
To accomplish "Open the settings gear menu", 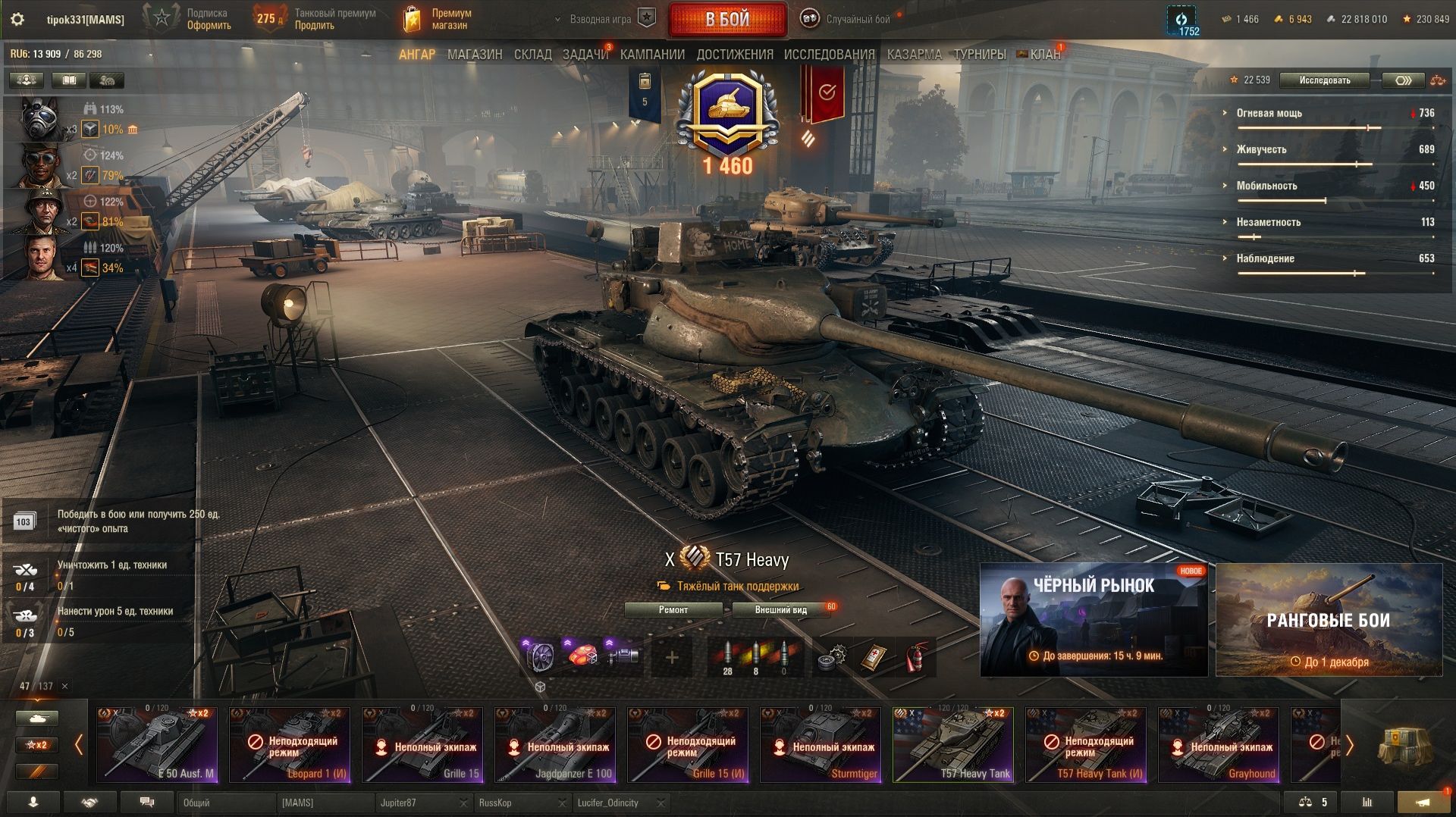I will coord(17,20).
